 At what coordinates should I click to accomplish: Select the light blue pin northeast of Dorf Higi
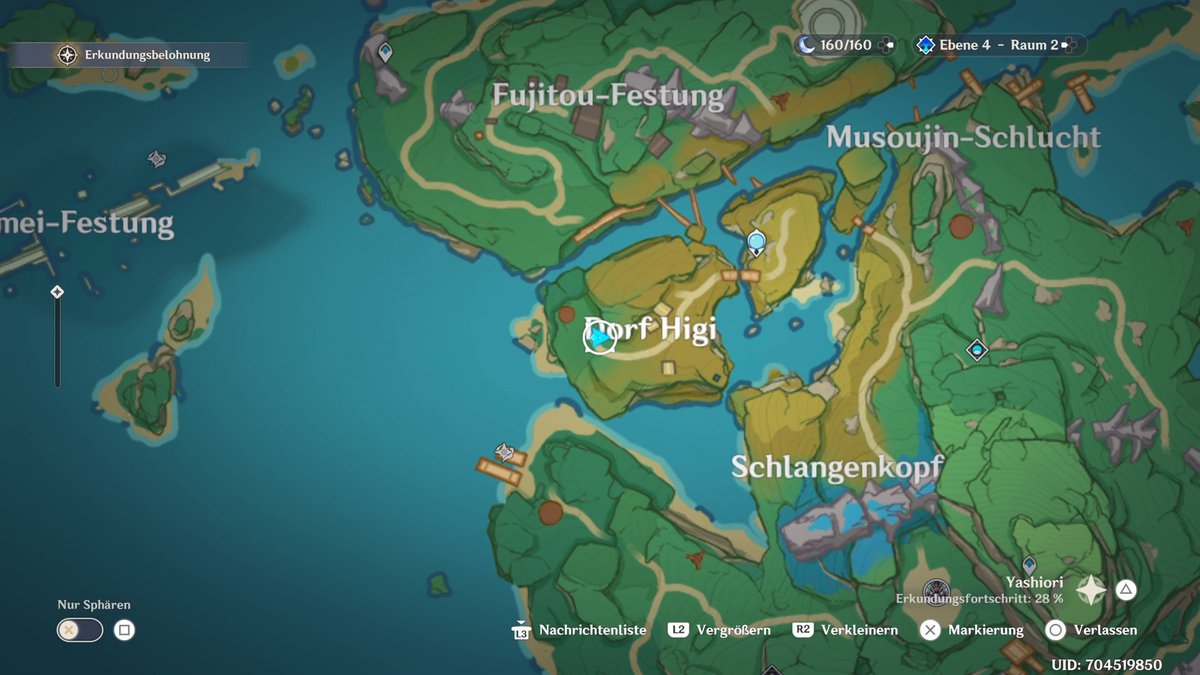point(756,241)
